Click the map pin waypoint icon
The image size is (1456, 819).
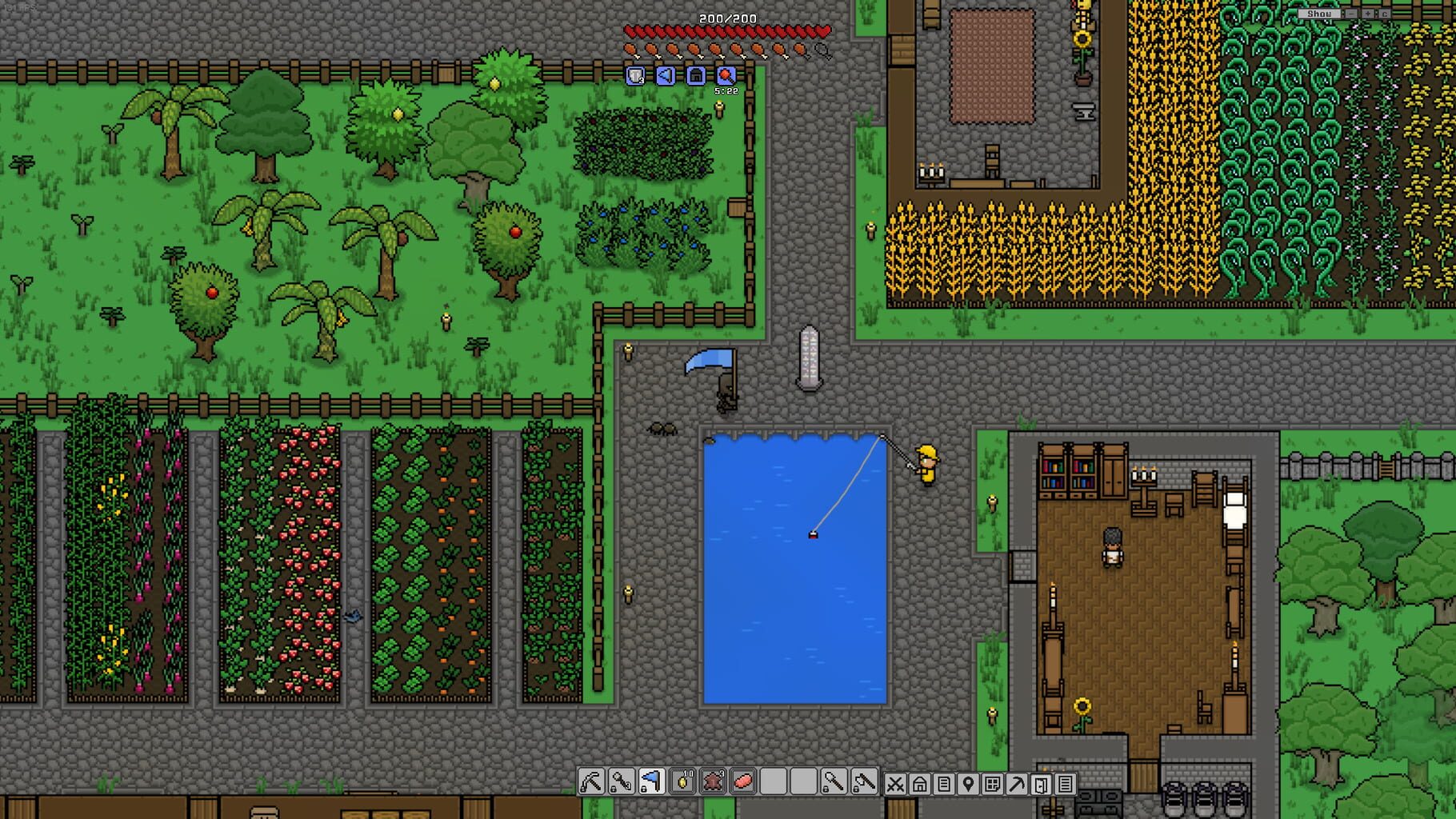point(967,784)
